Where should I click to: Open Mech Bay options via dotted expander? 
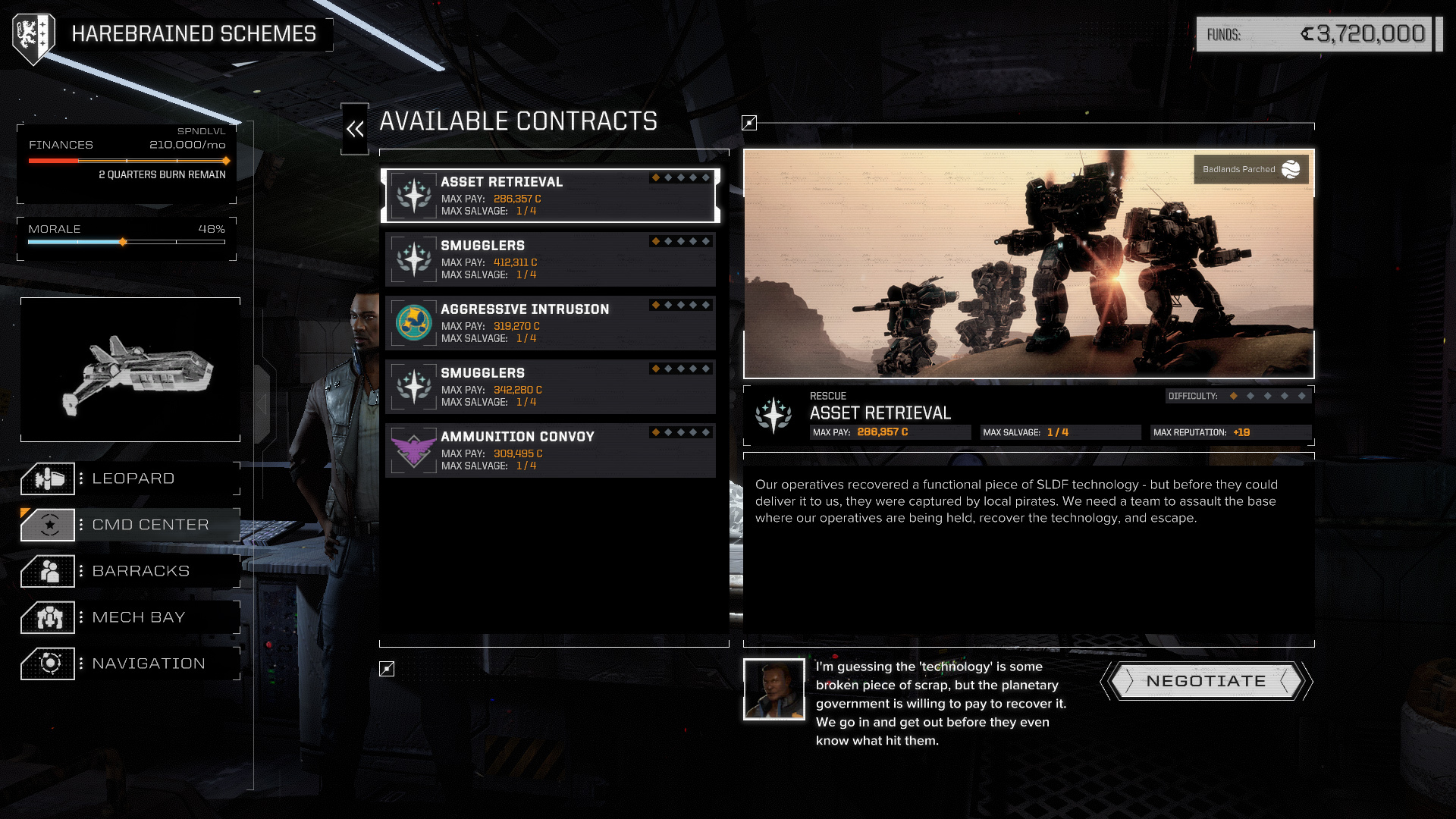[81, 617]
